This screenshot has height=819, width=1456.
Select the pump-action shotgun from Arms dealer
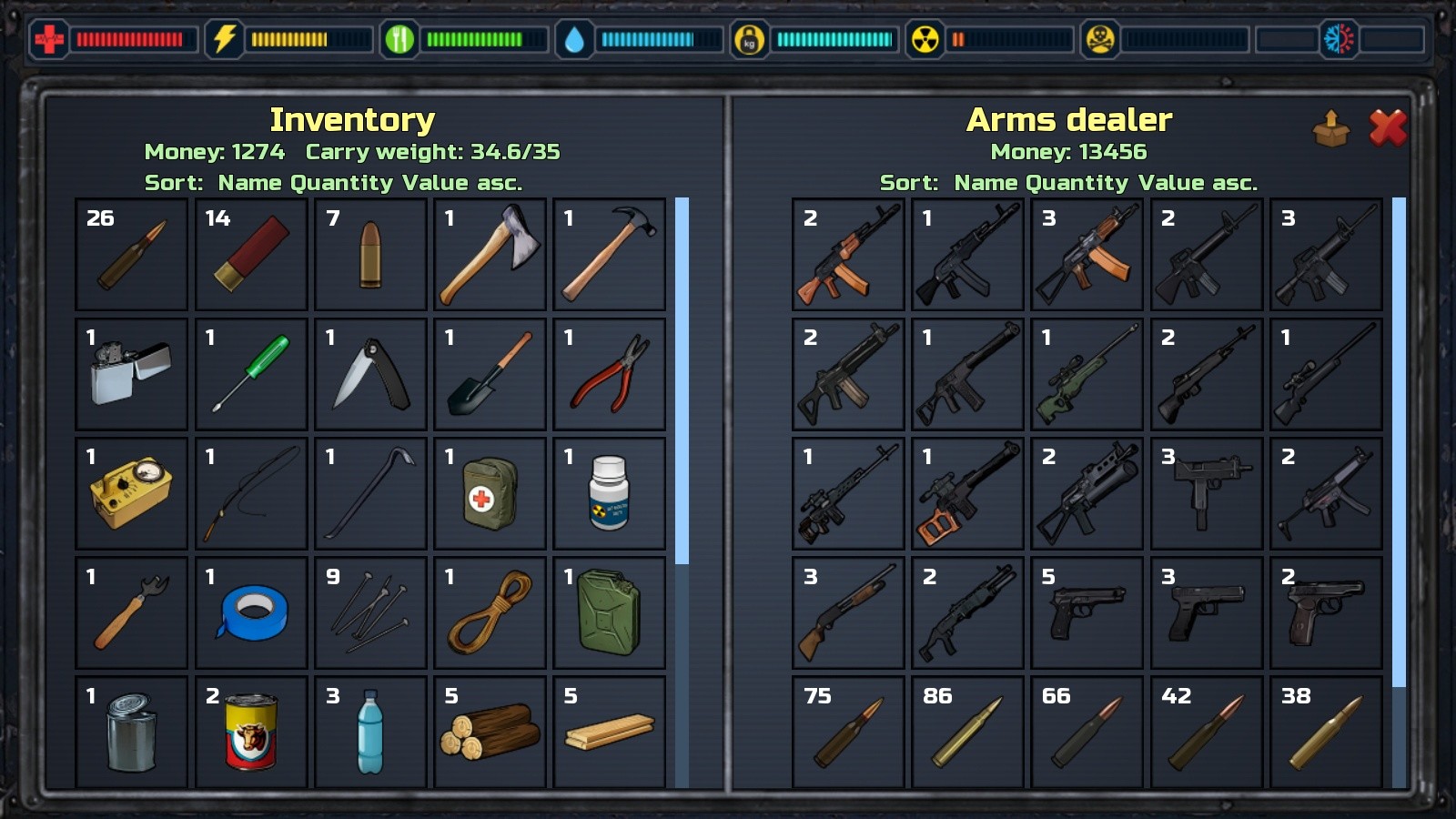(x=846, y=612)
